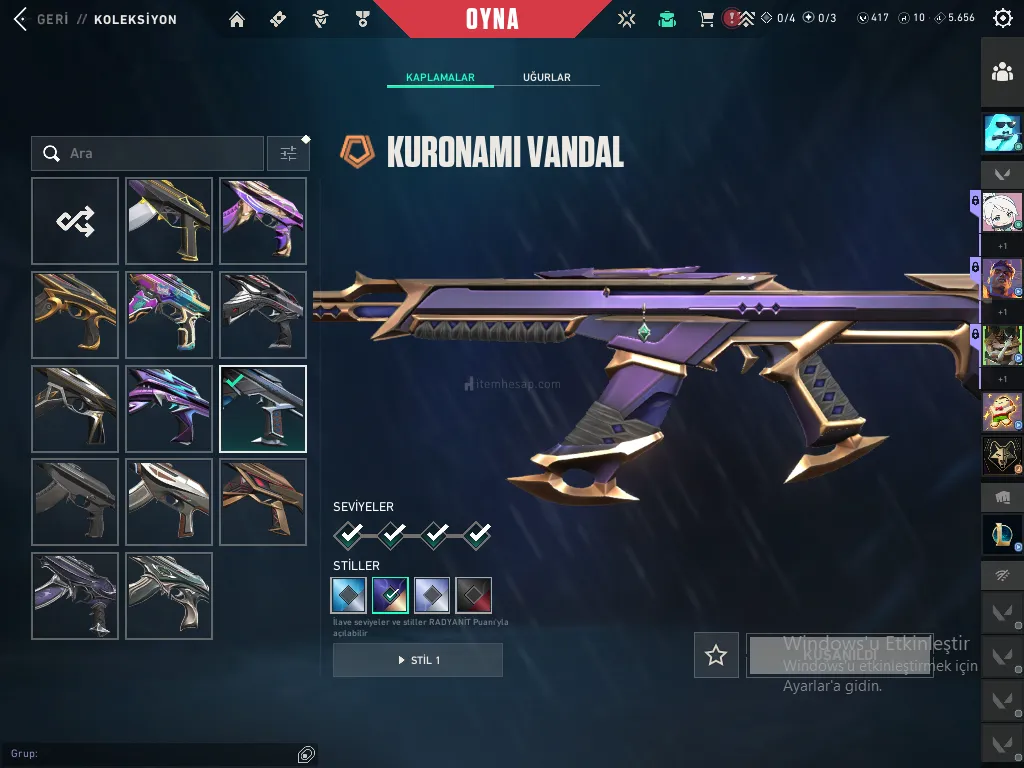Go back using the GERİ arrow

pos(20,19)
